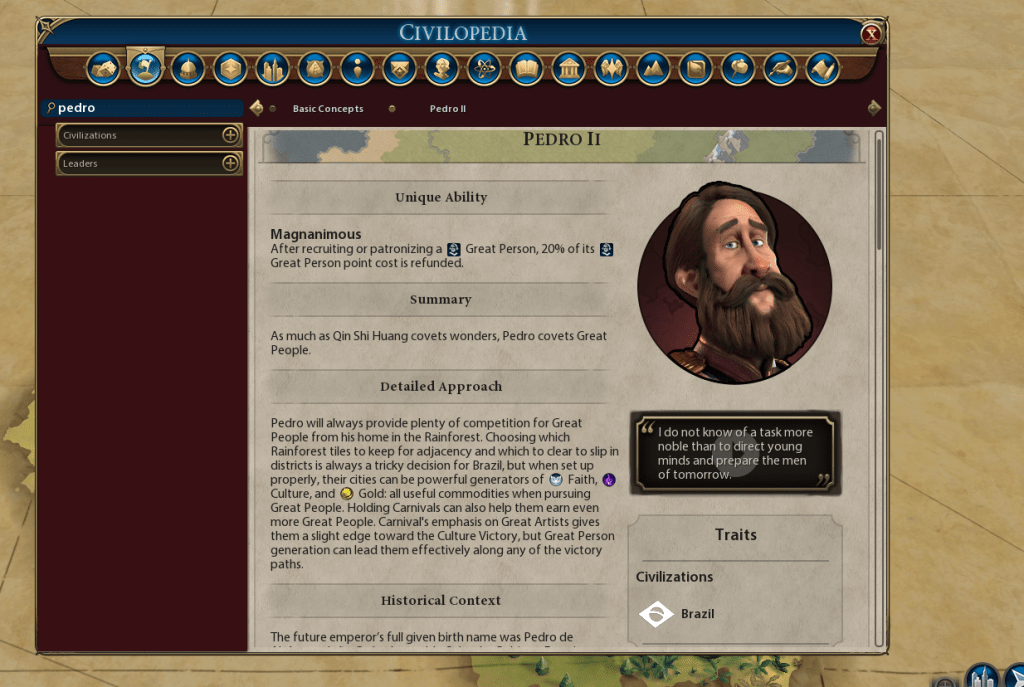Image resolution: width=1024 pixels, height=687 pixels.
Task: Show the columned building Governments section
Action: (x=568, y=69)
